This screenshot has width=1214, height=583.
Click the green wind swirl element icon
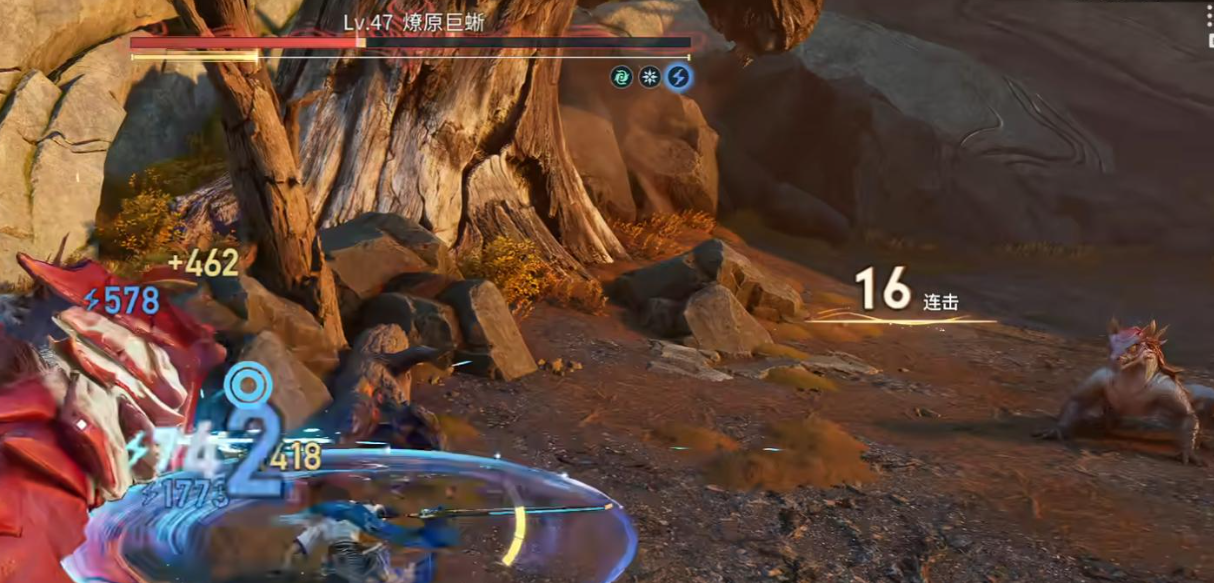(622, 76)
